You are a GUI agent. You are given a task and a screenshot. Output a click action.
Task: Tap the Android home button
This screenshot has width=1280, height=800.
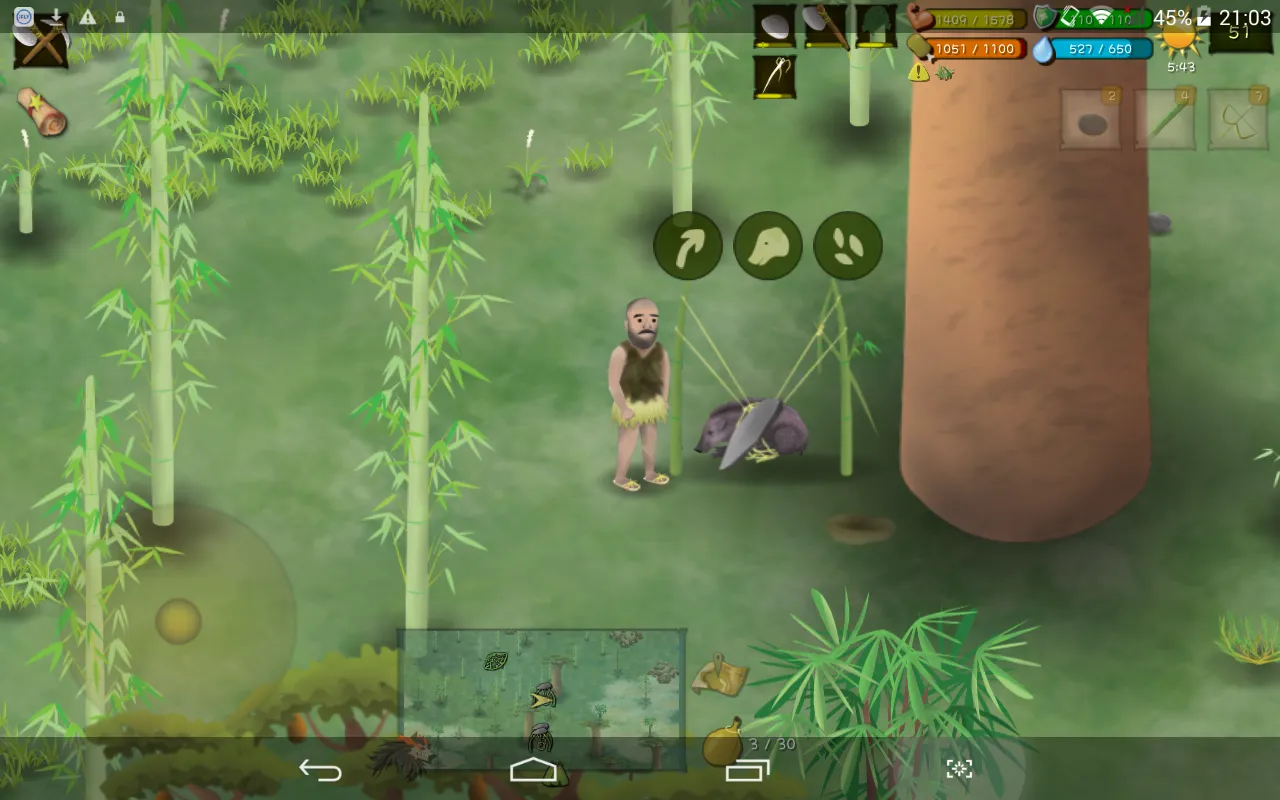[x=533, y=769]
